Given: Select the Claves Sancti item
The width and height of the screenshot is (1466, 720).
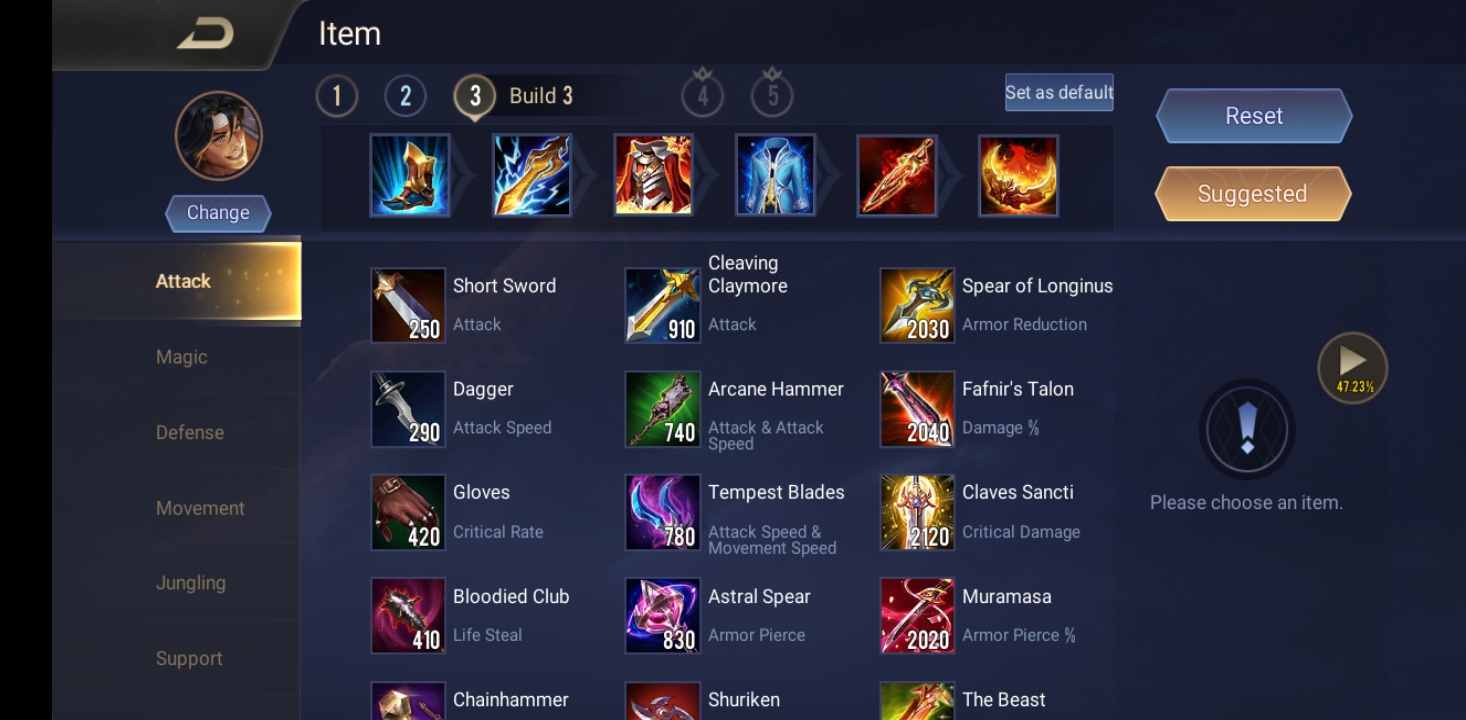Looking at the screenshot, I should click(917, 512).
